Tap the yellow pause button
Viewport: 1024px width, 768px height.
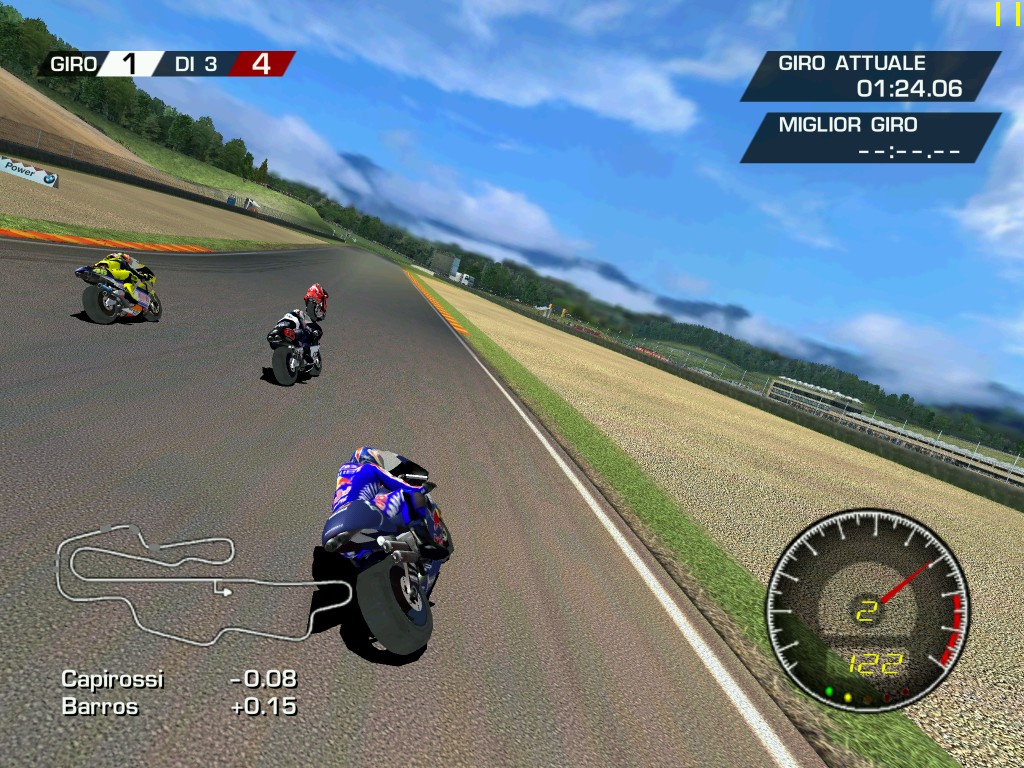coord(1007,13)
